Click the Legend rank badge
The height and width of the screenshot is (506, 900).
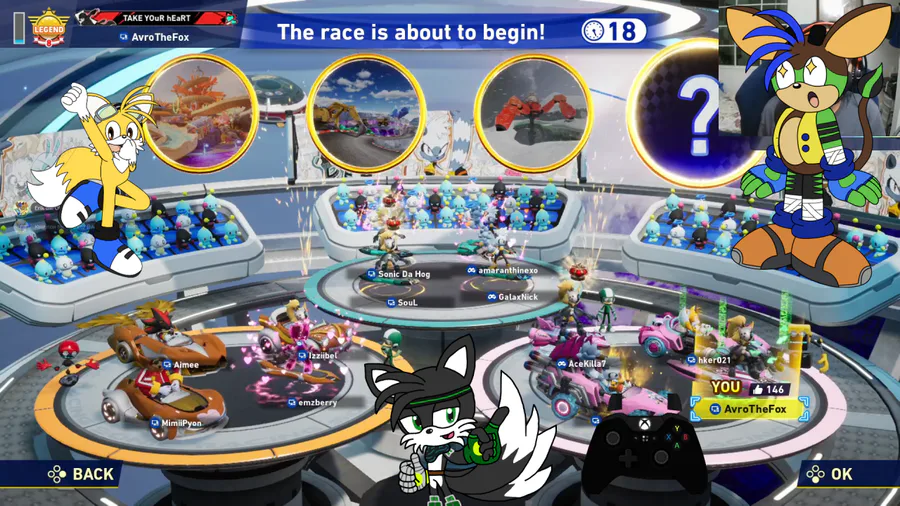click(x=47, y=28)
